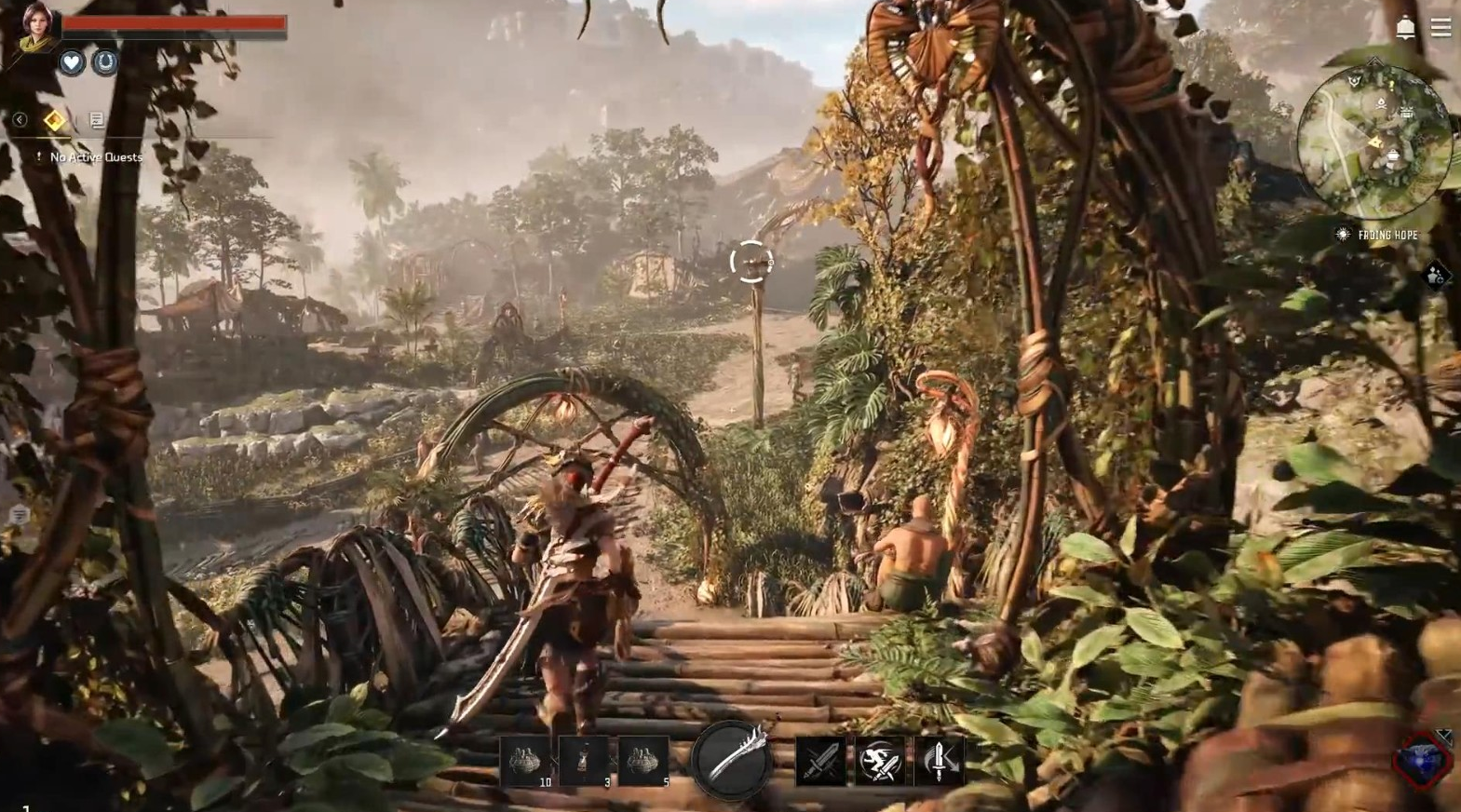
Task: Open the hamburger main menu
Action: point(1441,28)
